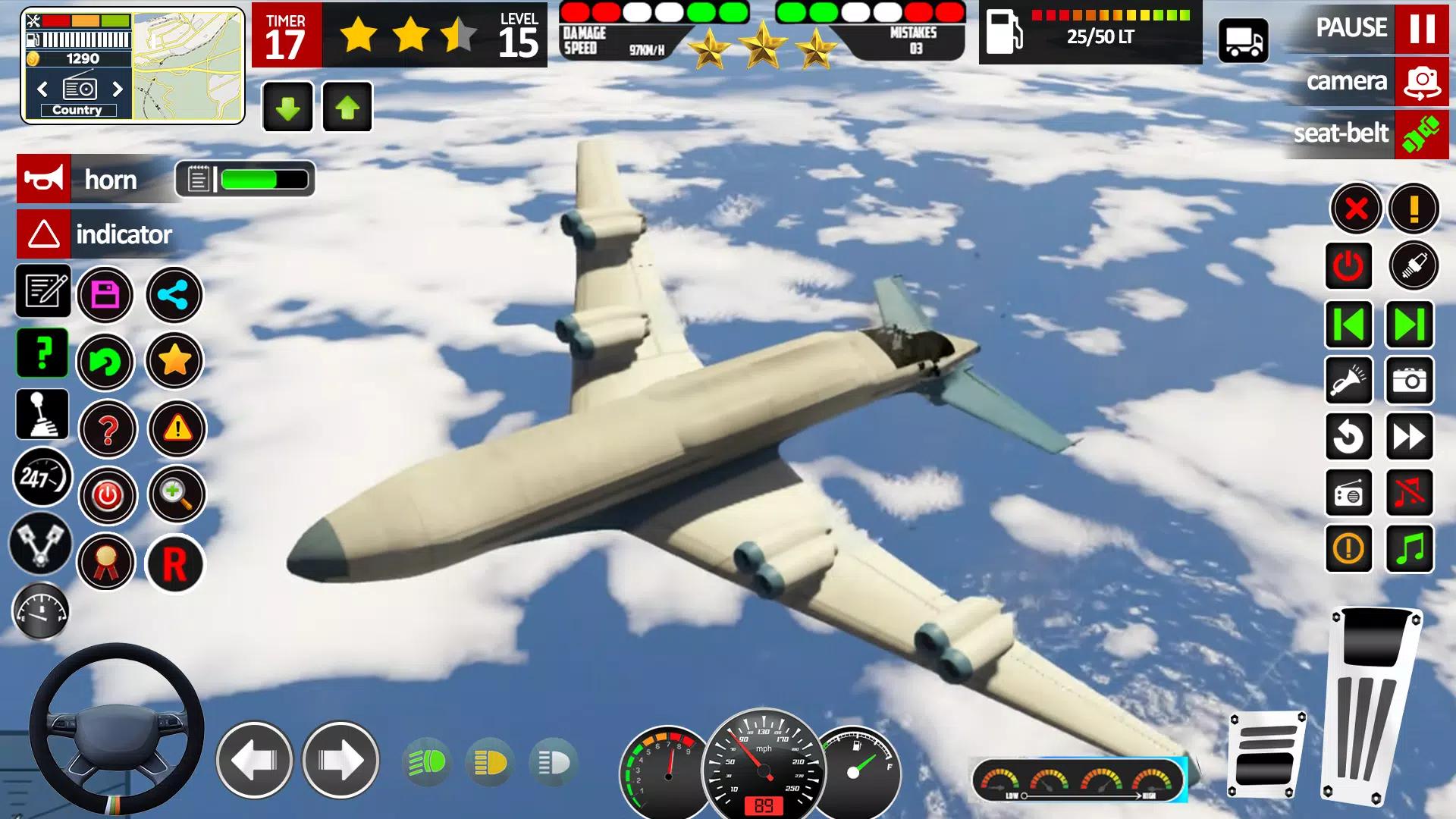Open the share icon

174,295
